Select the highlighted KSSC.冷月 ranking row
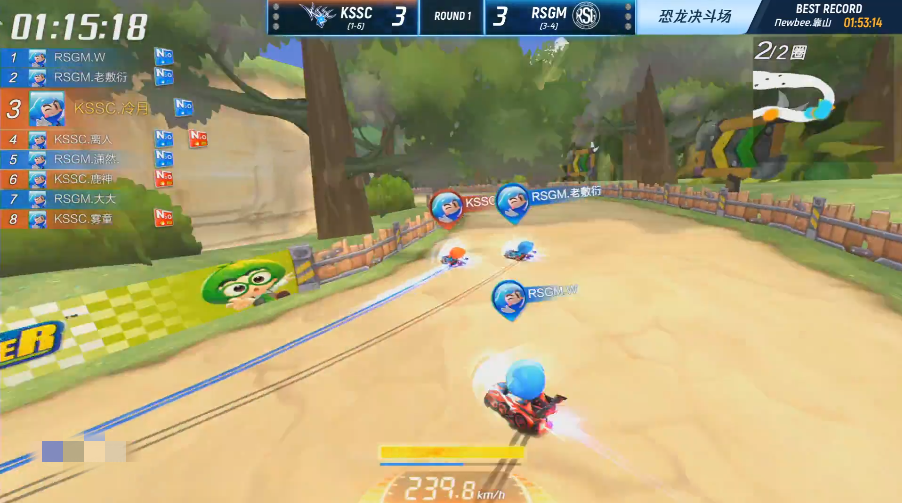Screen dimensions: 902x503 click(x=100, y=108)
